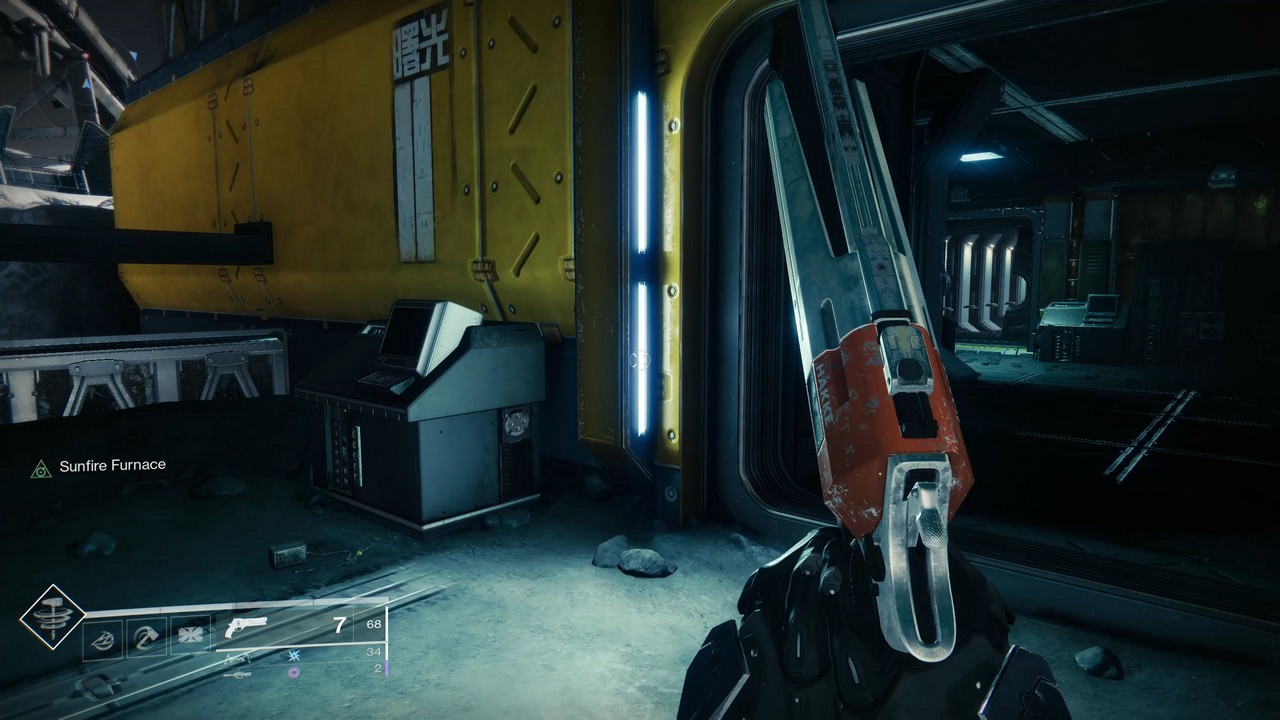The width and height of the screenshot is (1280, 720).
Task: Click the special ammo reserve count 34
Action: tap(376, 651)
